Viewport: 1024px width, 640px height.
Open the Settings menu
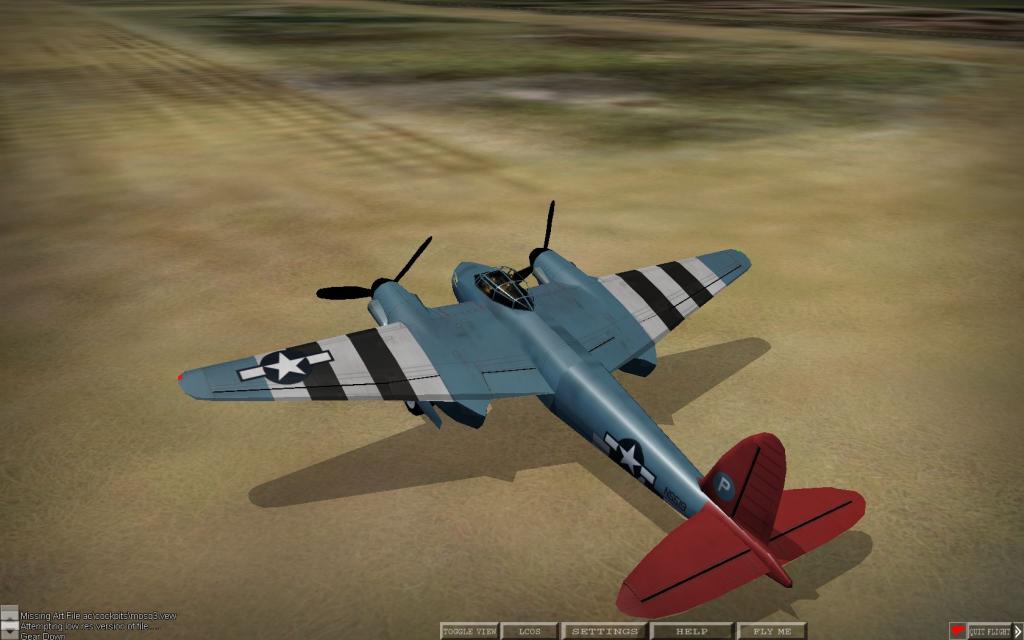click(605, 631)
